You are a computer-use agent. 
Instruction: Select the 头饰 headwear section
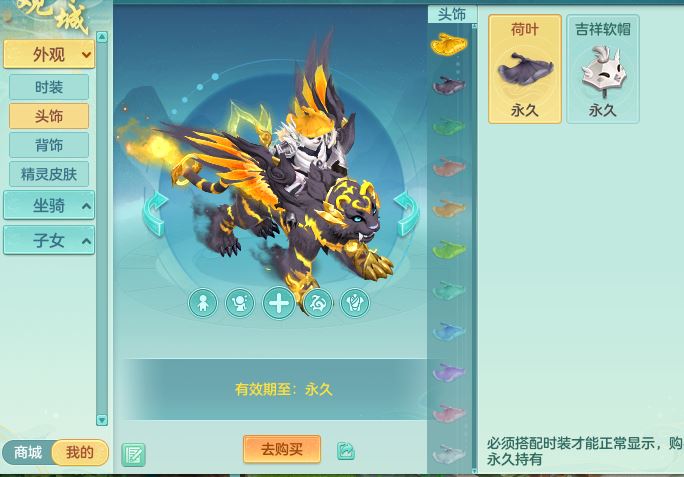pos(49,116)
